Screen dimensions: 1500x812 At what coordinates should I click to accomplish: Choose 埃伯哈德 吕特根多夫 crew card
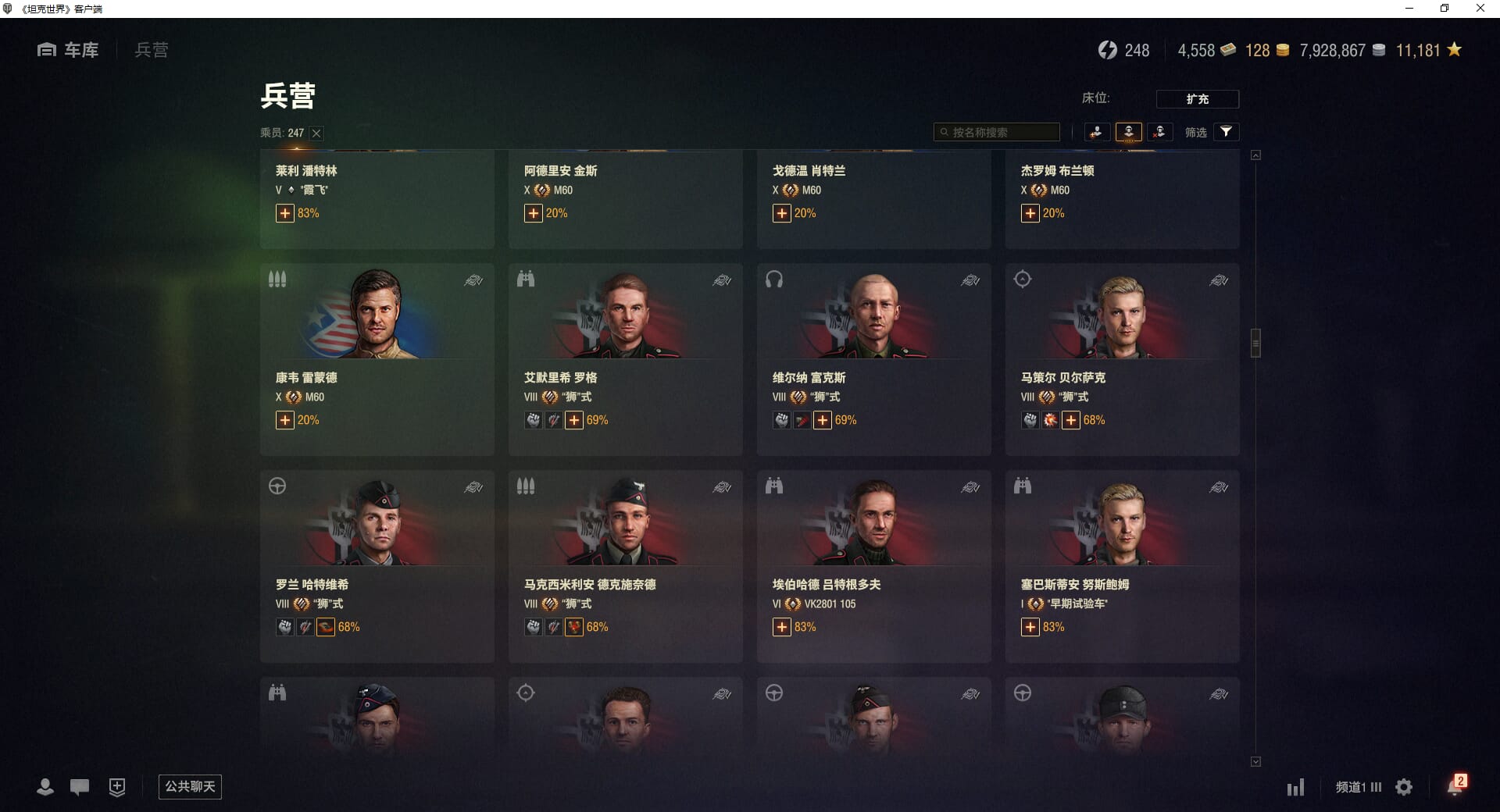(x=873, y=566)
